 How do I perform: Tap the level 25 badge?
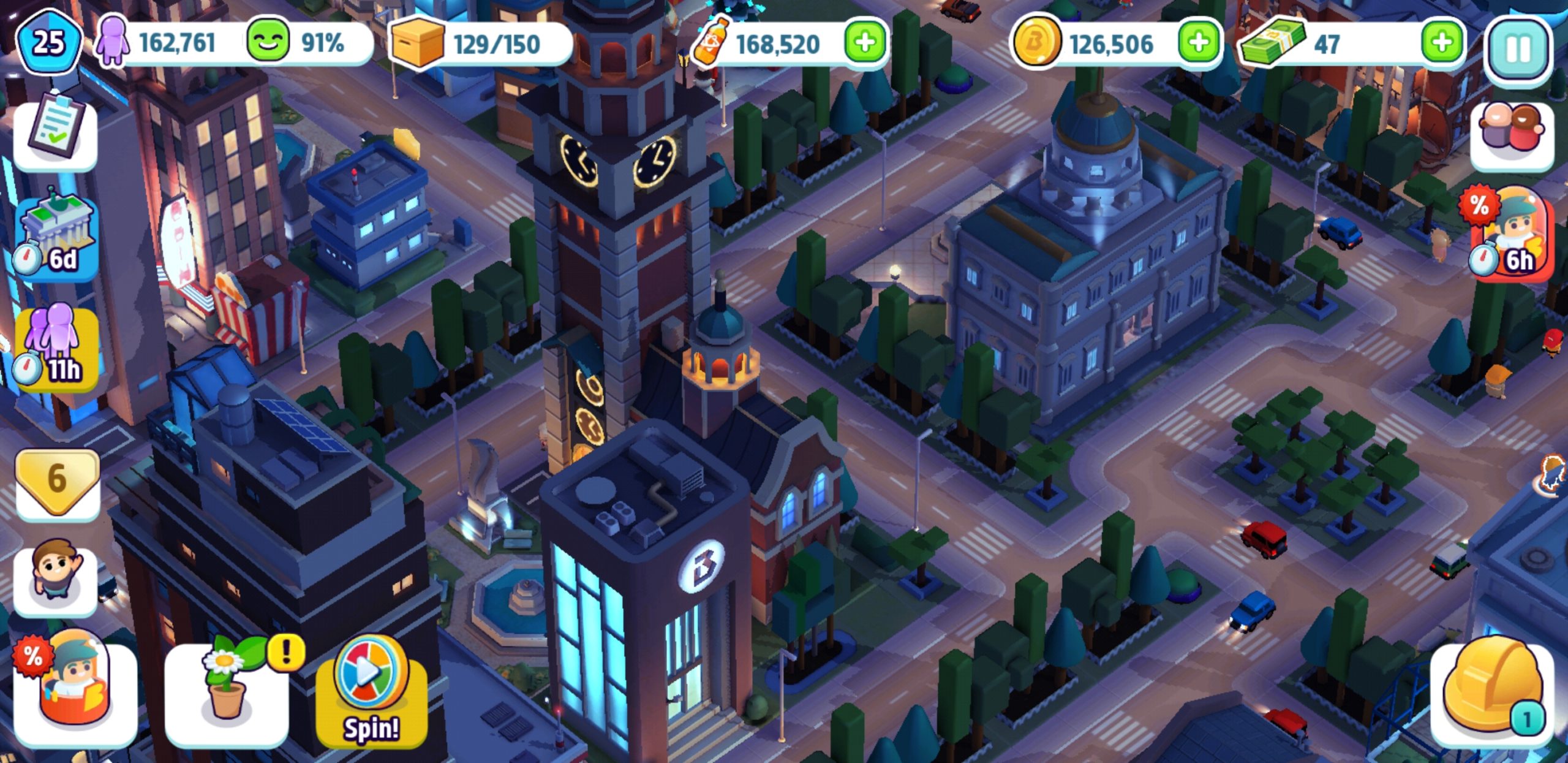[x=49, y=43]
